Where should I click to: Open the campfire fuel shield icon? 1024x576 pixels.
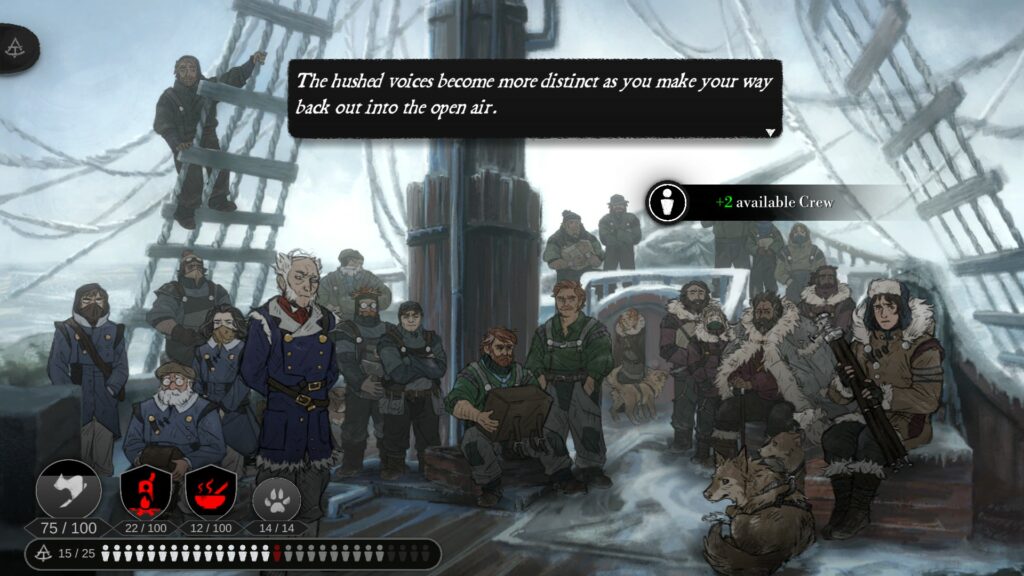pos(145,491)
